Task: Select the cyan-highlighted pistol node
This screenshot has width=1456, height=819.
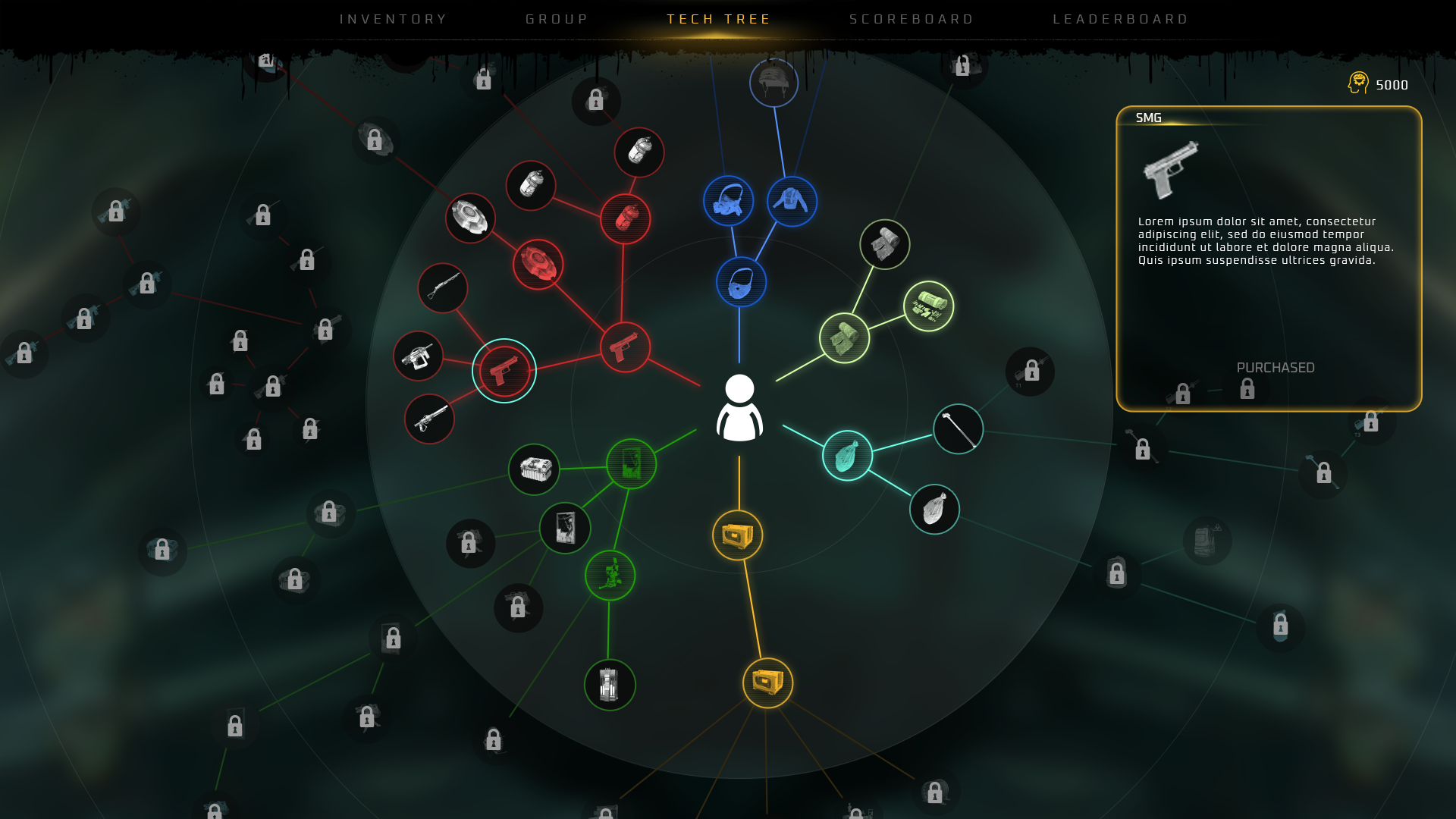Action: click(x=504, y=371)
